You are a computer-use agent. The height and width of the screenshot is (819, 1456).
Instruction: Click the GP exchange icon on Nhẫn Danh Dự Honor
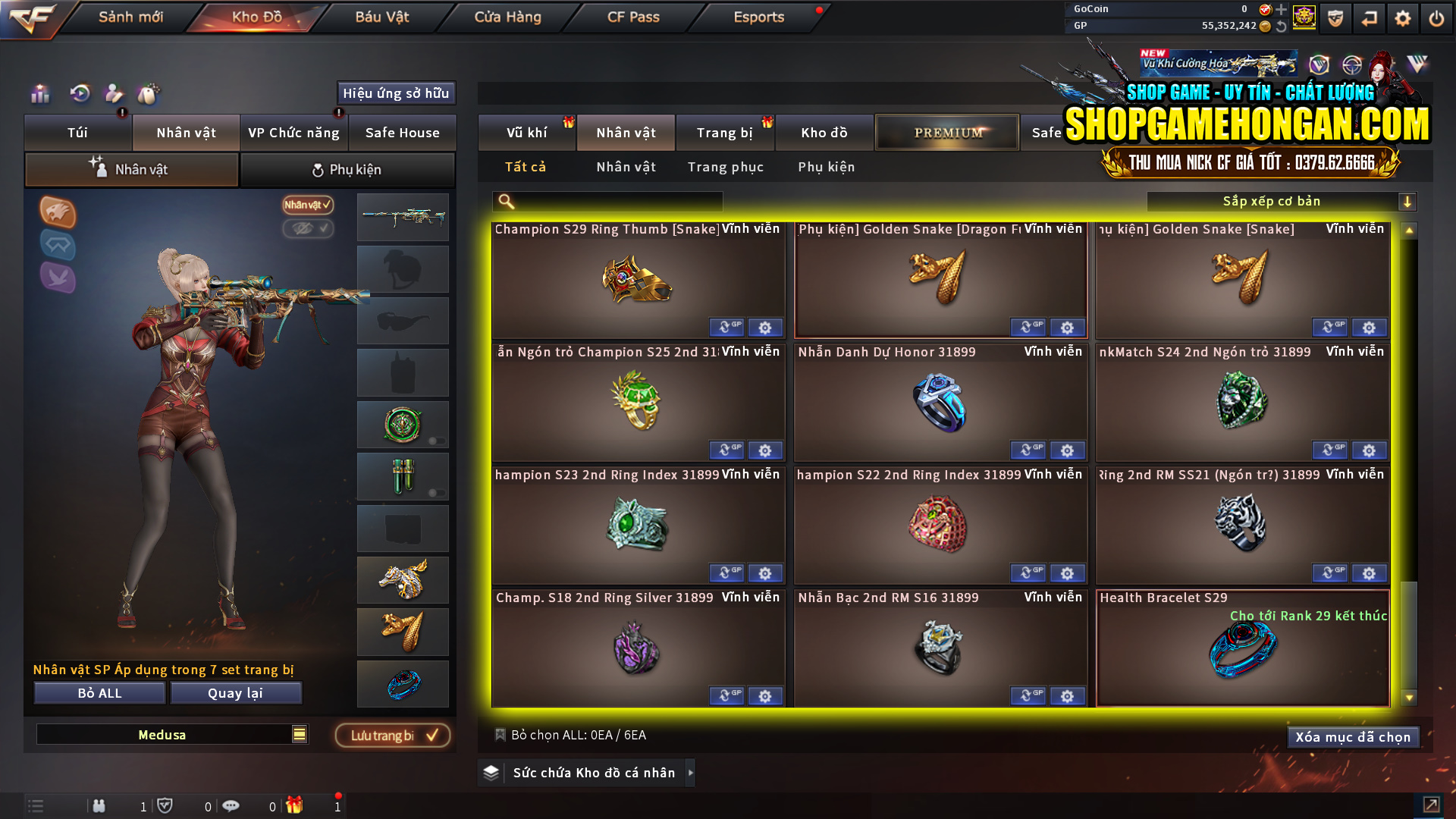click(1028, 450)
